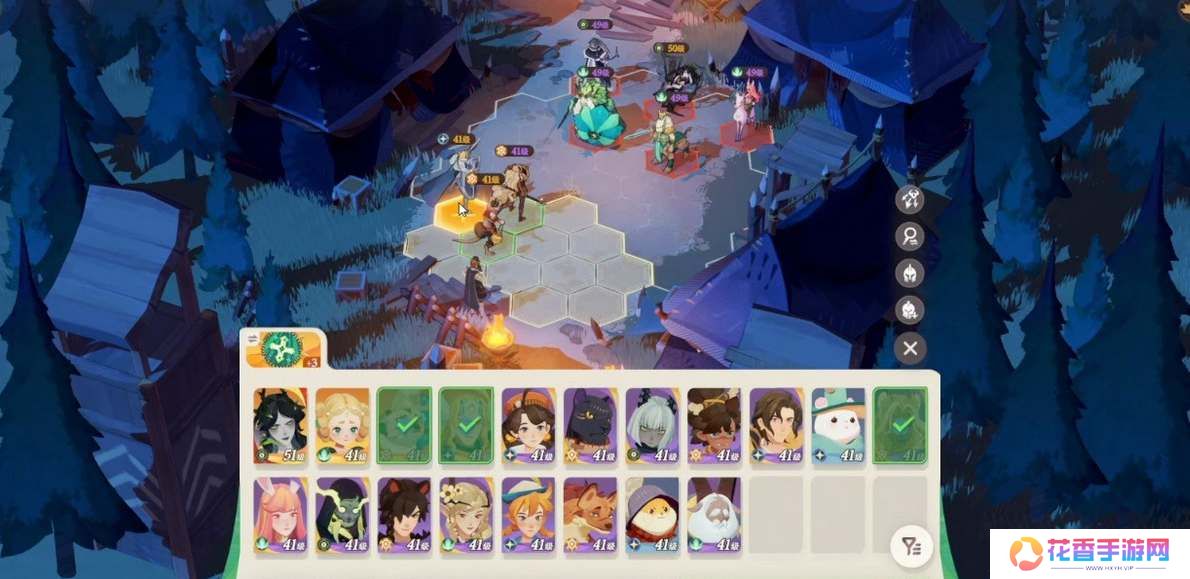Select the highlighted yellow hexagon tile
1190x579 pixels.
pyautogui.click(x=462, y=213)
